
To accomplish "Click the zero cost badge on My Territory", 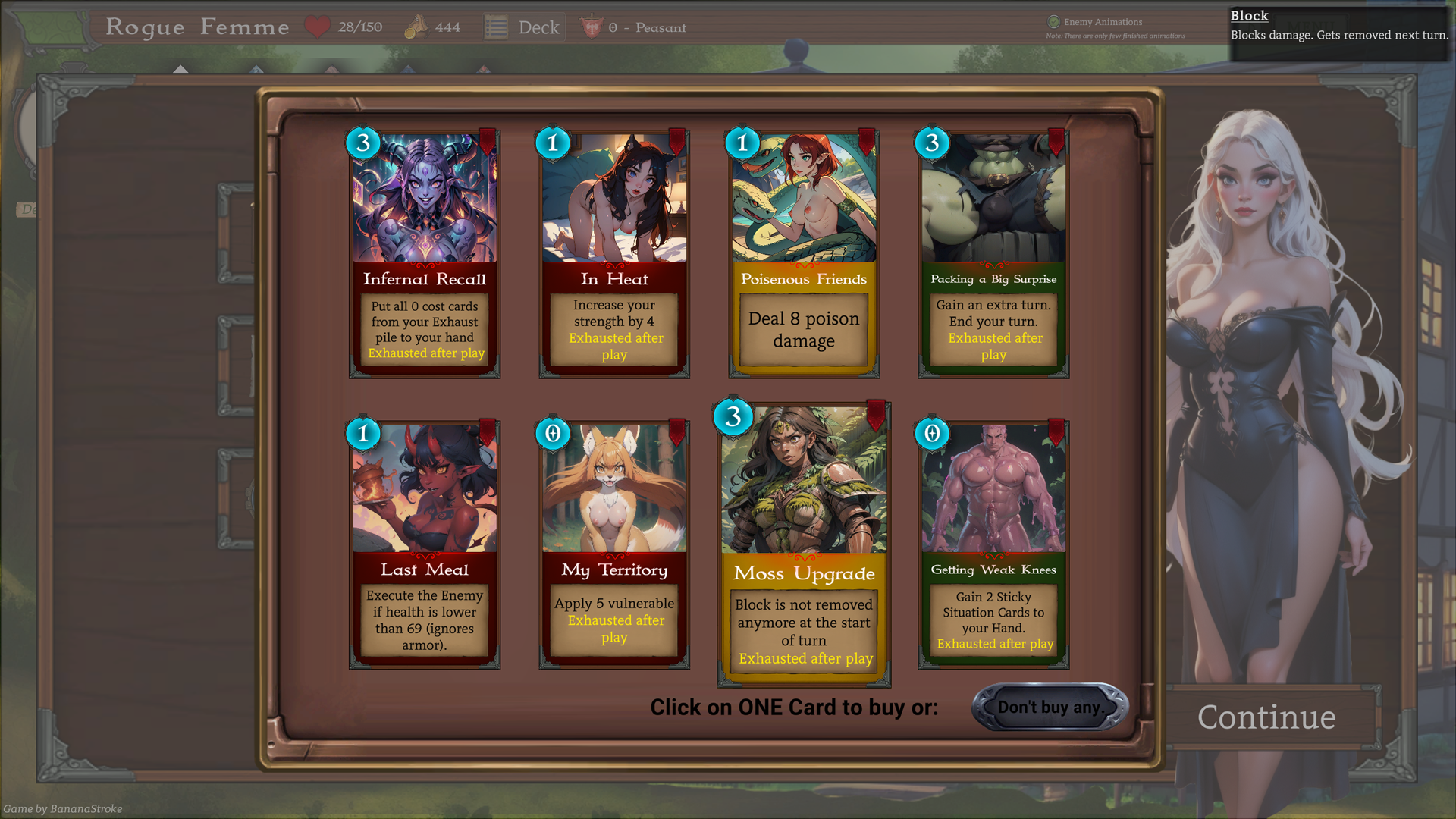I will click(553, 435).
